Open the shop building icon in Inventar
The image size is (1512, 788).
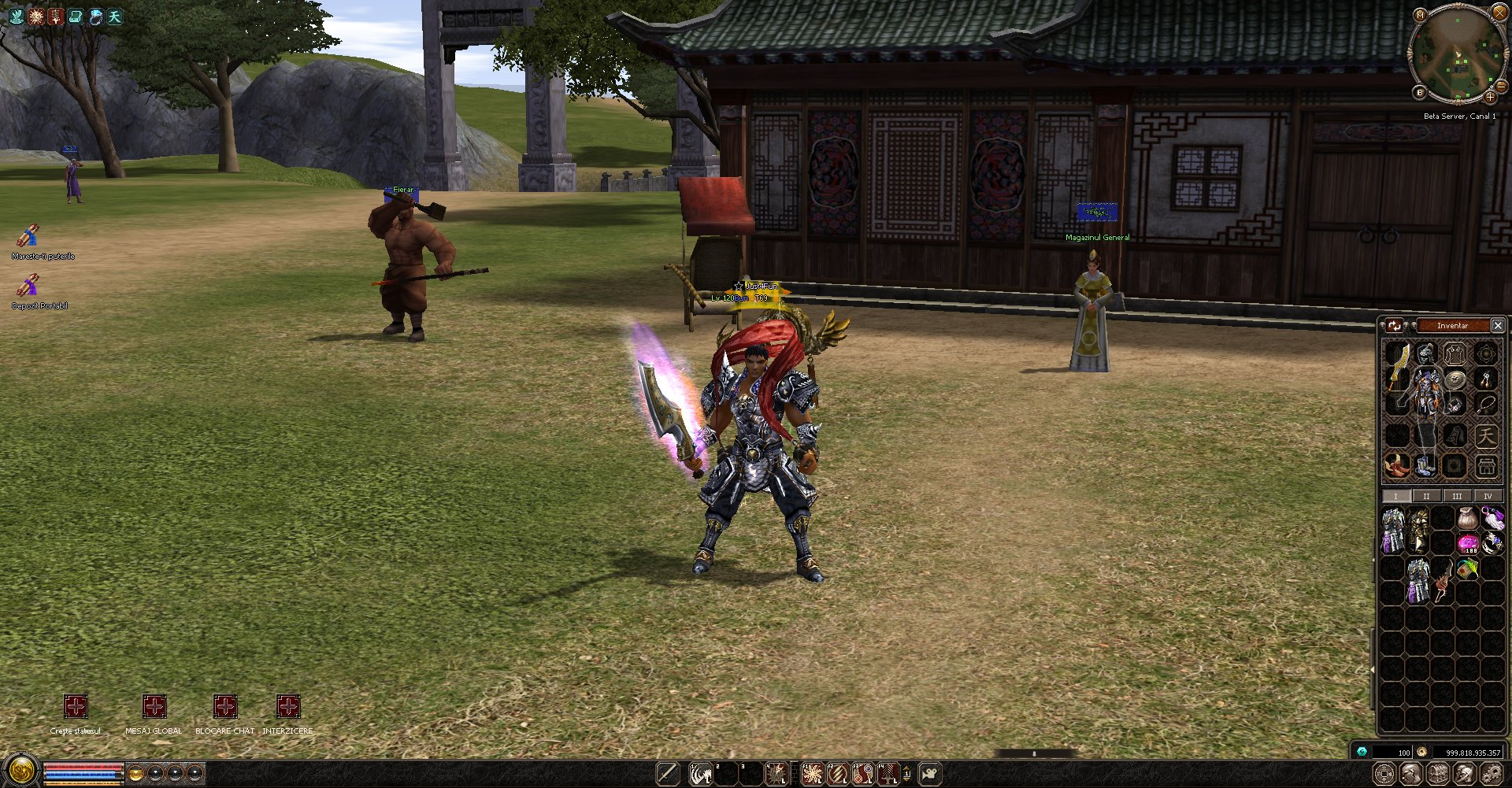(x=1486, y=465)
